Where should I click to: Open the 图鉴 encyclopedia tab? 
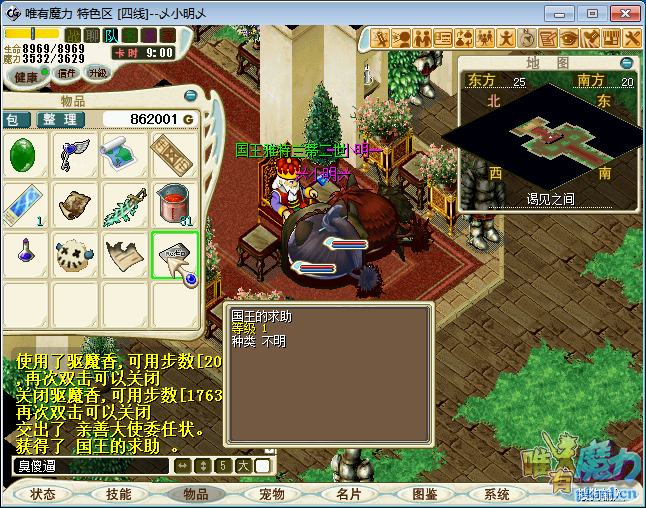424,494
